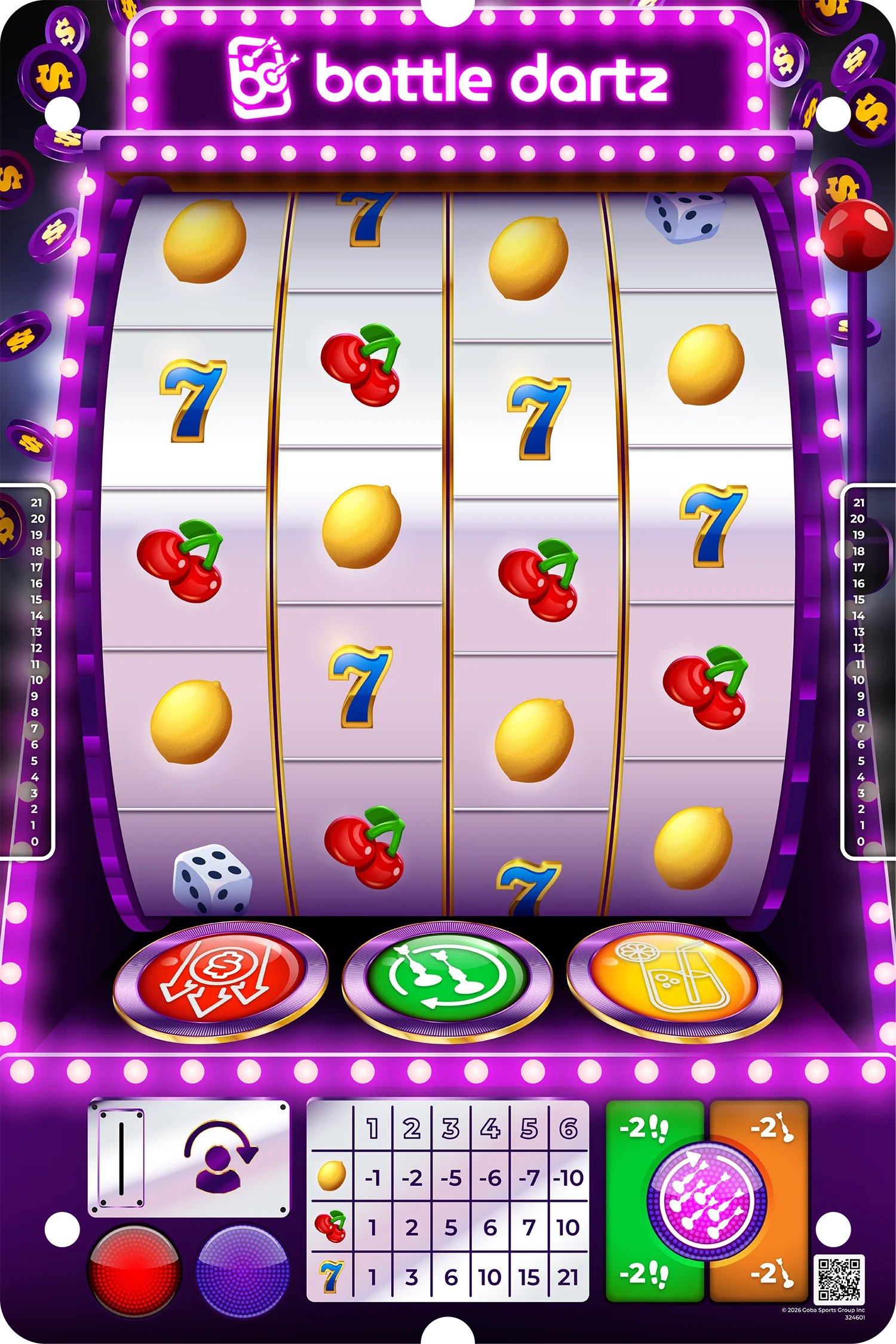Screen dimensions: 896x1344
Task: Choose the small purple round button
Action: 243,1270
